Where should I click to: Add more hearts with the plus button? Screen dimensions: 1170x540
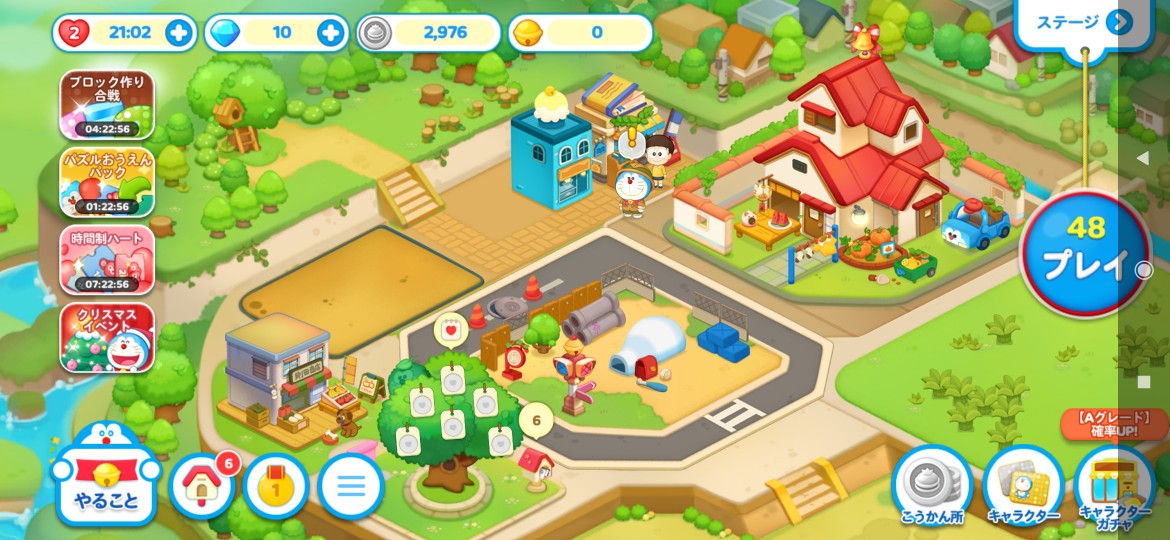coord(180,33)
